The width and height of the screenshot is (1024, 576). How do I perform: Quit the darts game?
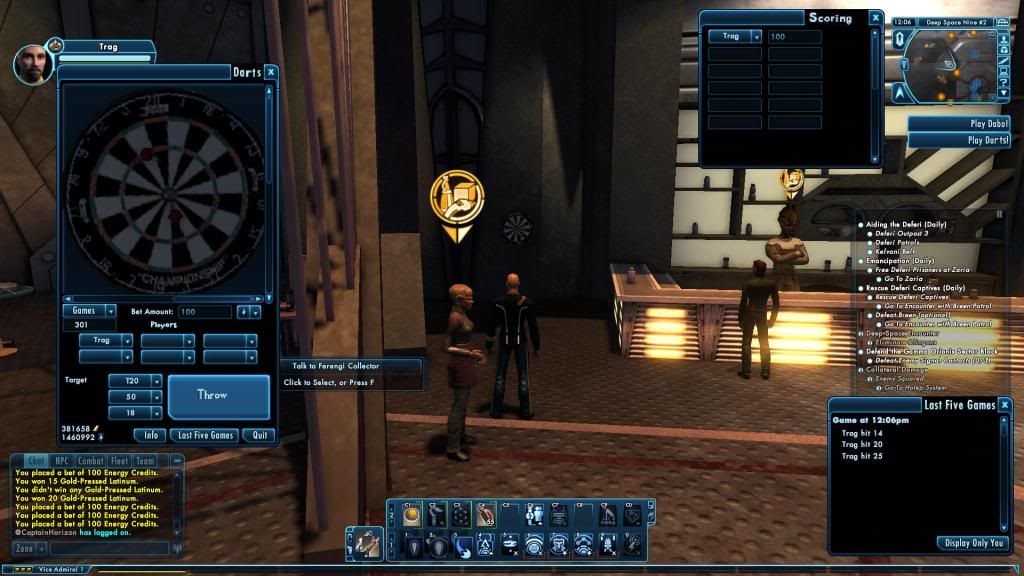click(260, 435)
